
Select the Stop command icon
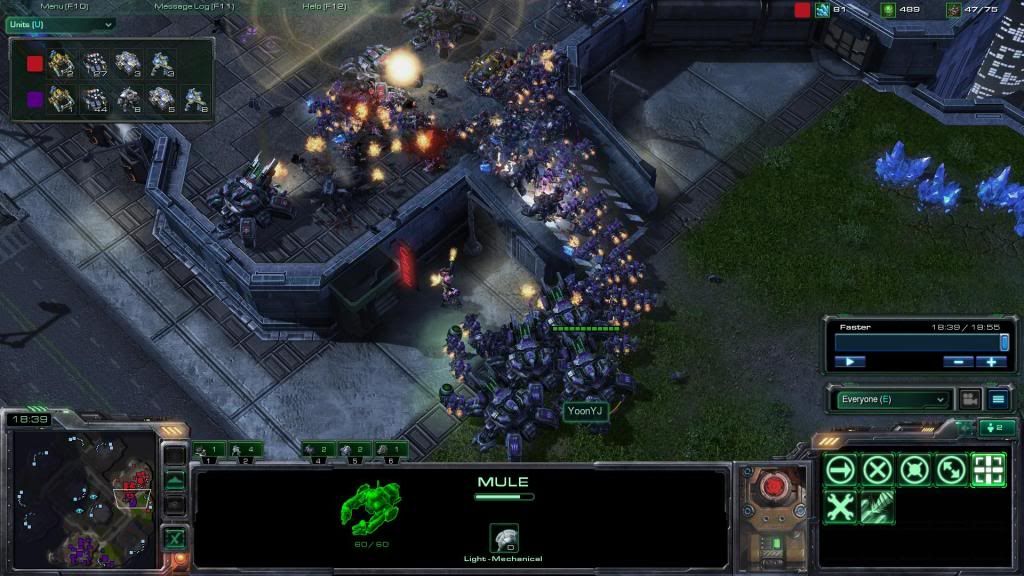878,469
